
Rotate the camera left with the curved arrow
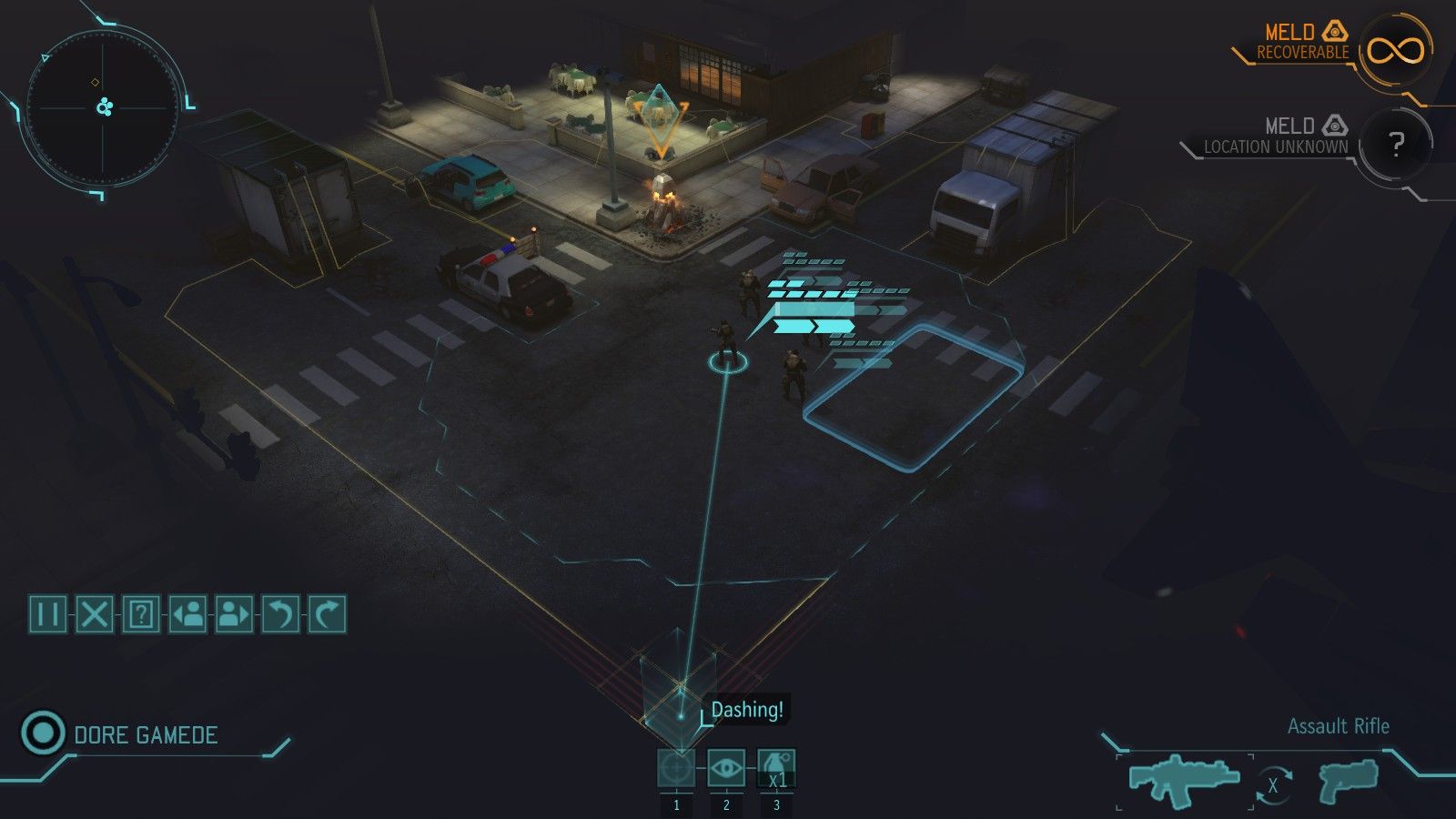pos(281,613)
